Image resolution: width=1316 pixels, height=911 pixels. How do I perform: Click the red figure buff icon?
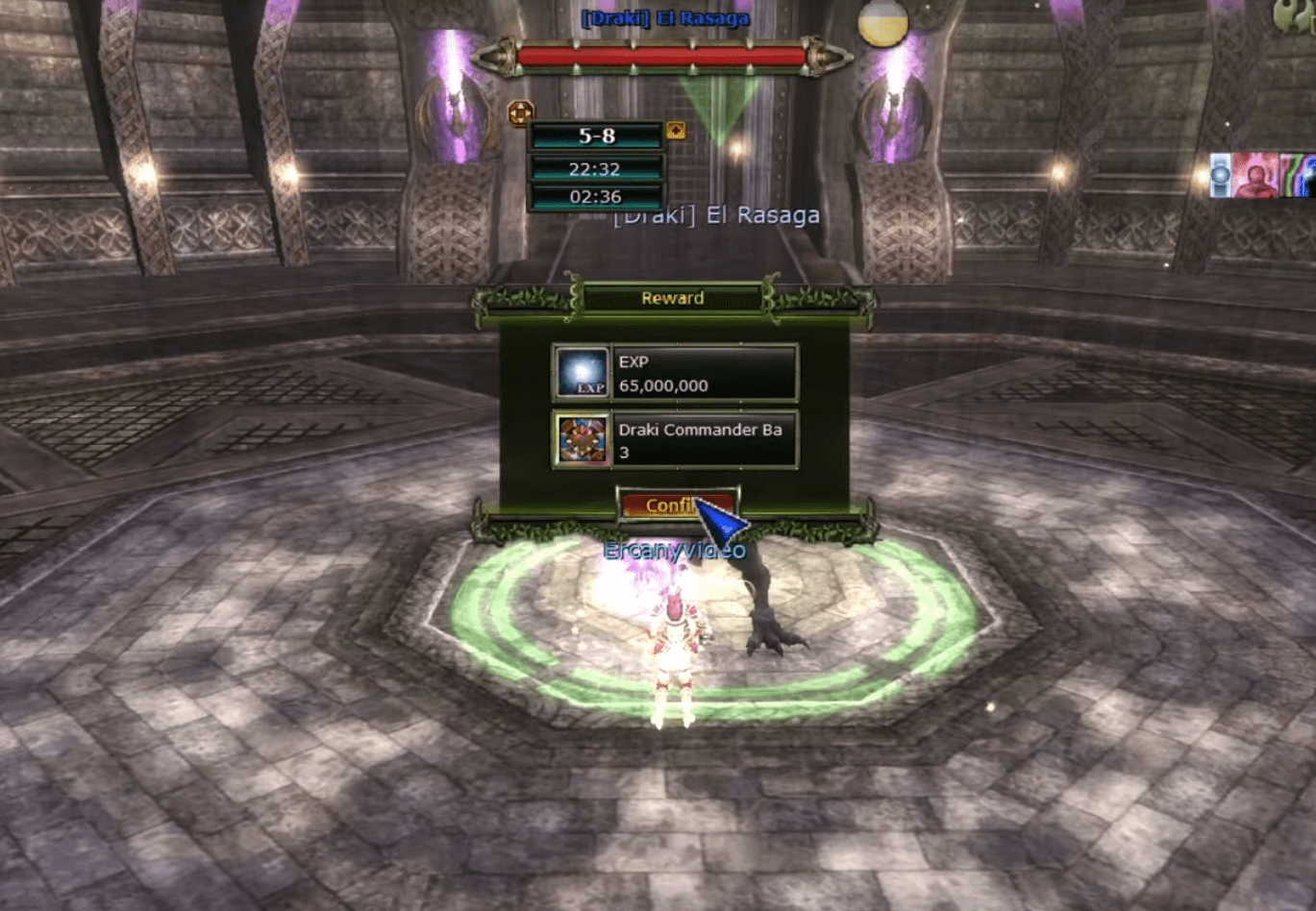tap(1255, 176)
